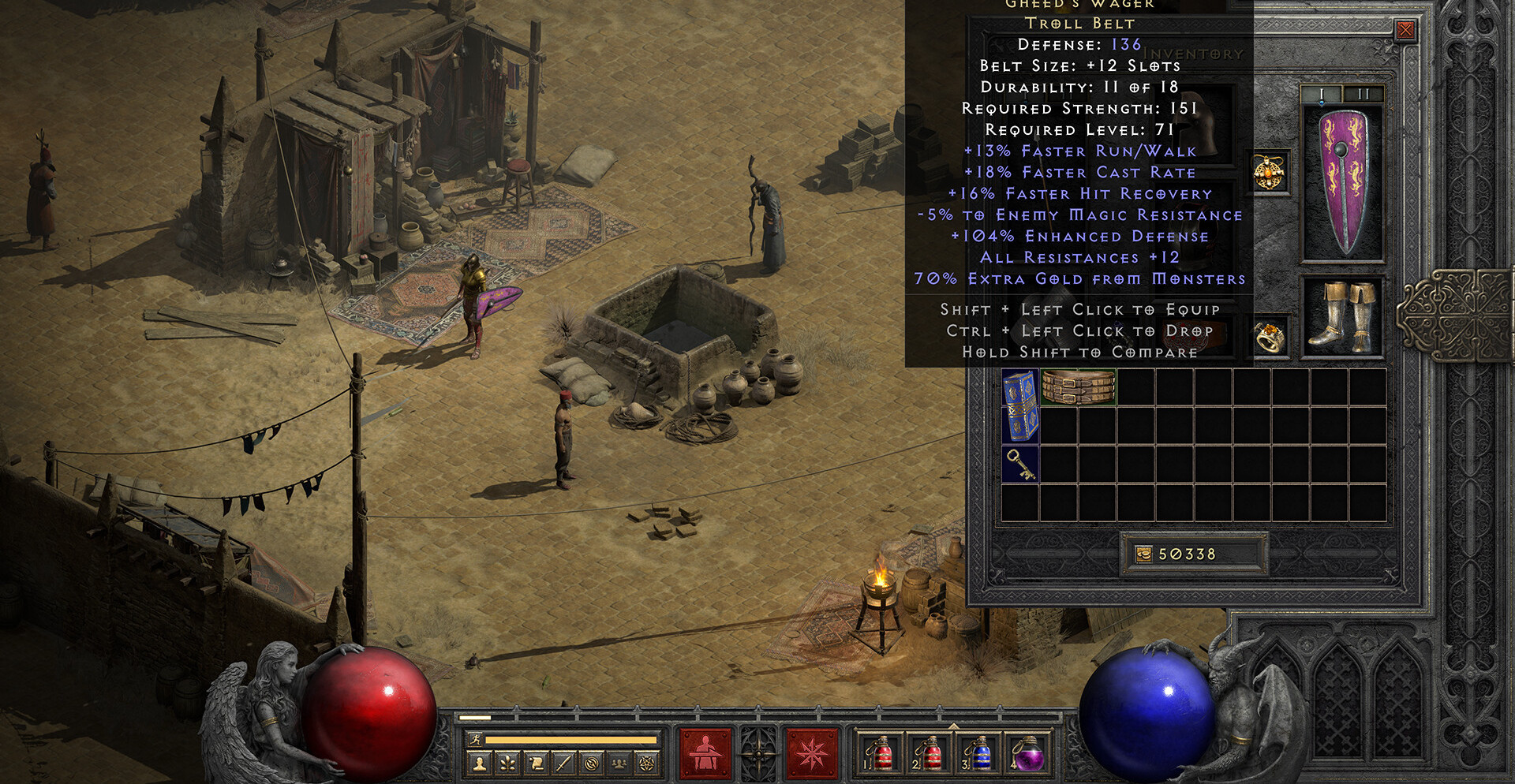Select the equipped gold ring beside the boots
The height and width of the screenshot is (784, 1515).
pyautogui.click(x=1270, y=338)
